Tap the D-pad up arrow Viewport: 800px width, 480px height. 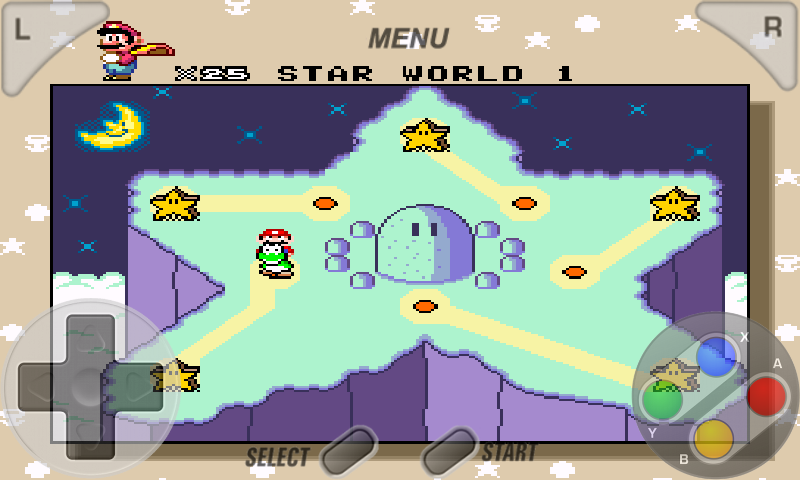pyautogui.click(x=88, y=335)
